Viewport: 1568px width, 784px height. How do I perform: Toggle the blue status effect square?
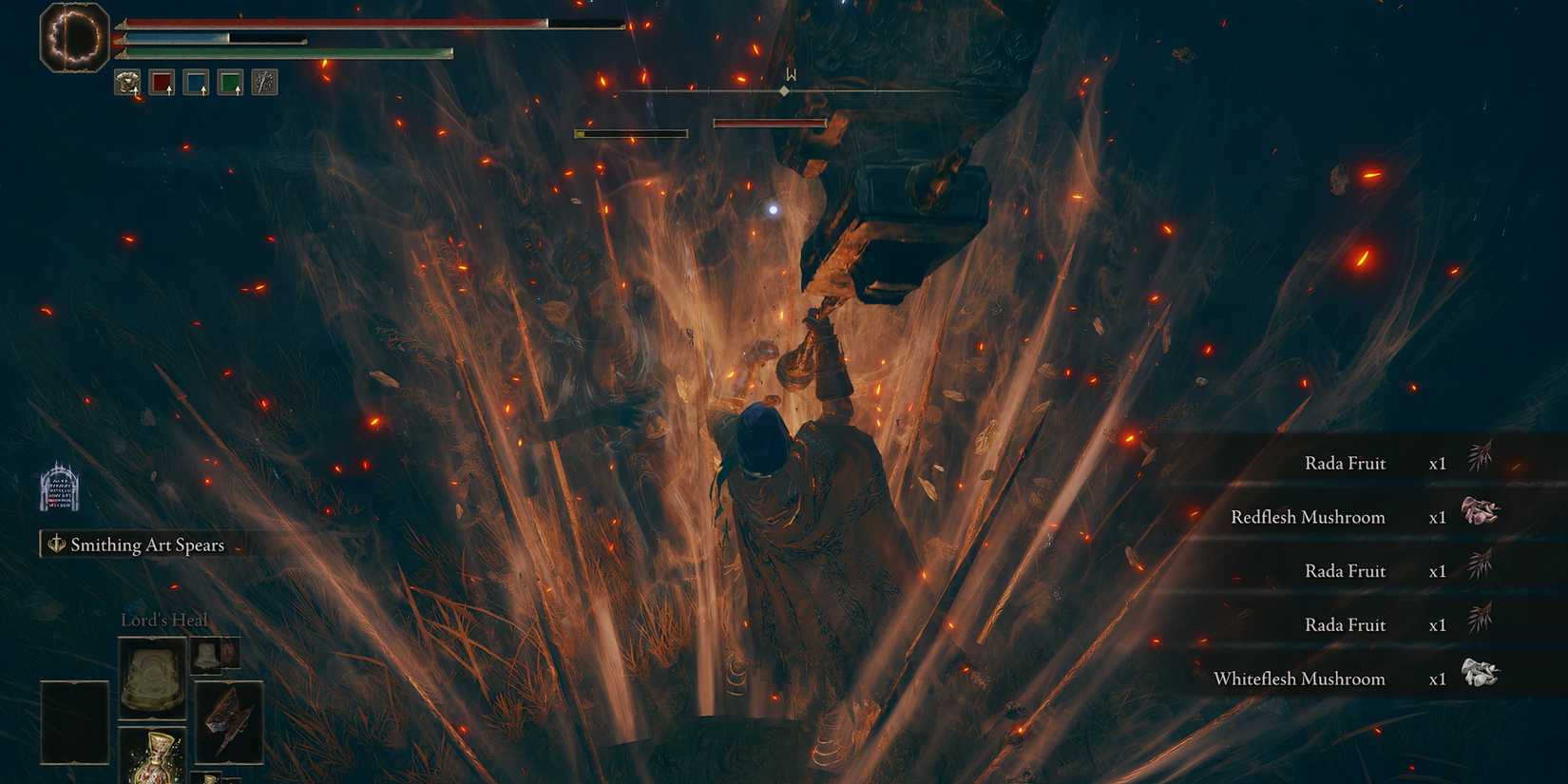pyautogui.click(x=198, y=84)
